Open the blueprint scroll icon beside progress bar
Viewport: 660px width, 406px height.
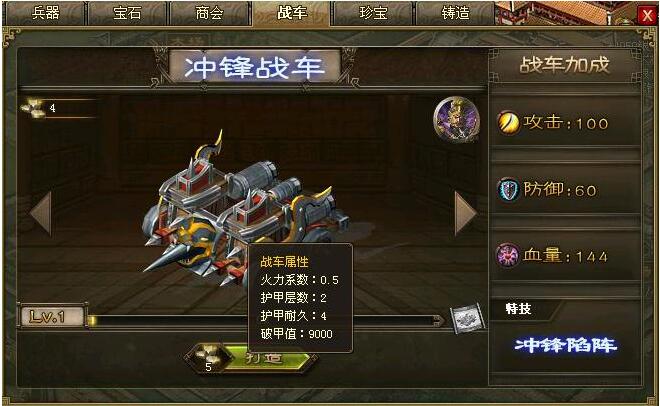(464, 318)
